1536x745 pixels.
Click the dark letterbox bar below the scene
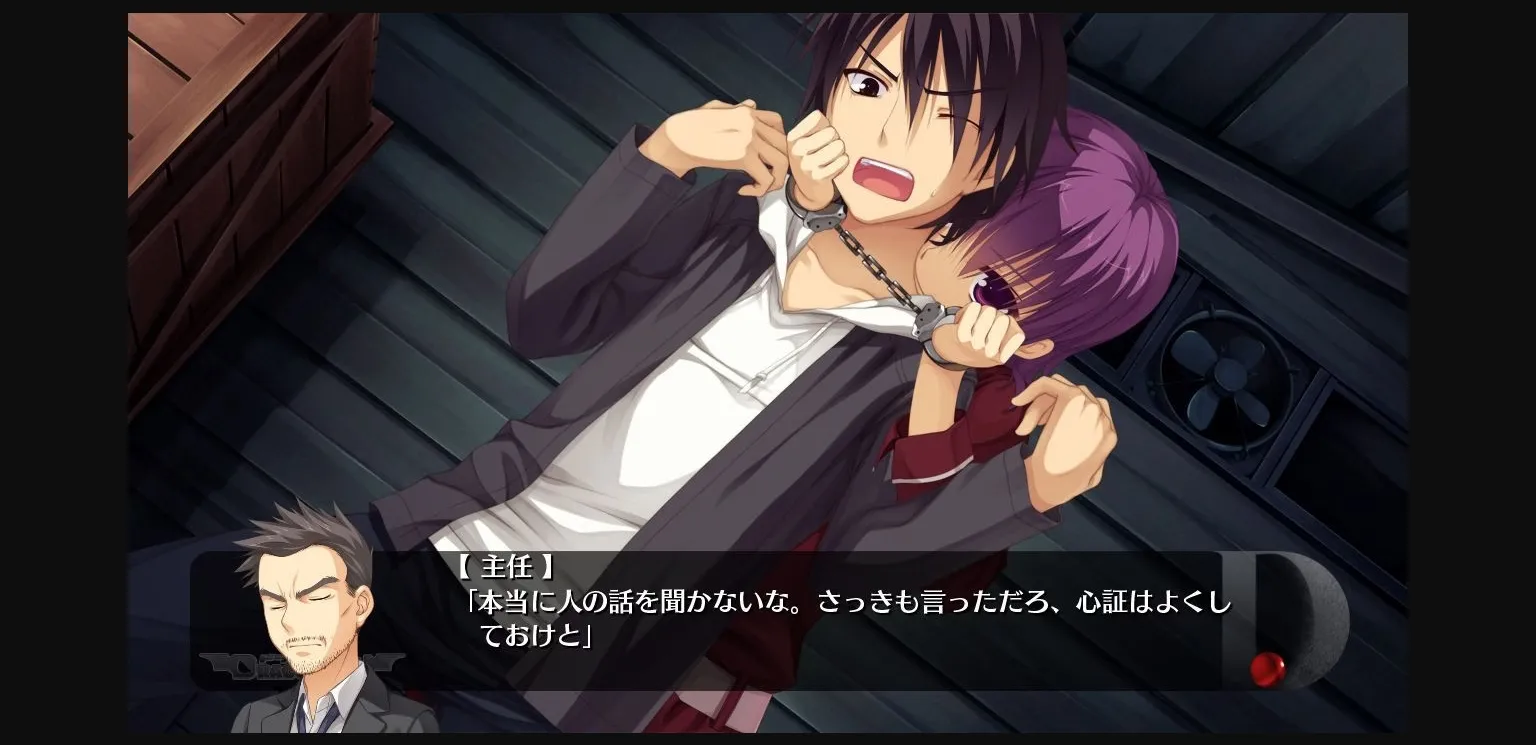click(770, 738)
